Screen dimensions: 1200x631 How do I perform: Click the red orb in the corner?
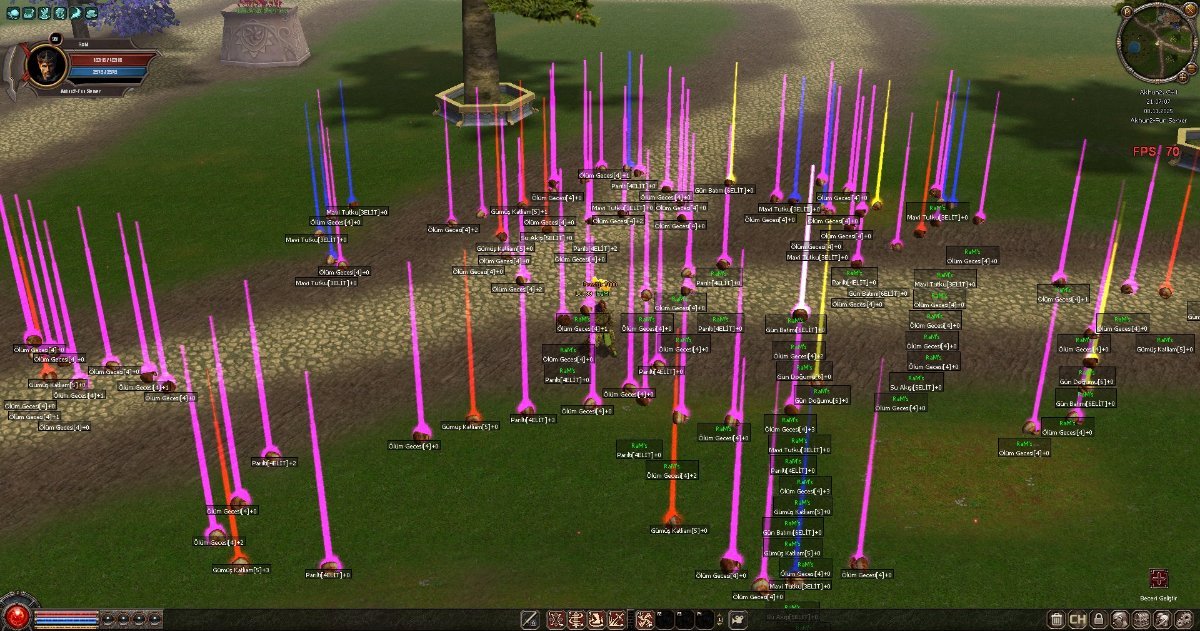(x=15, y=616)
